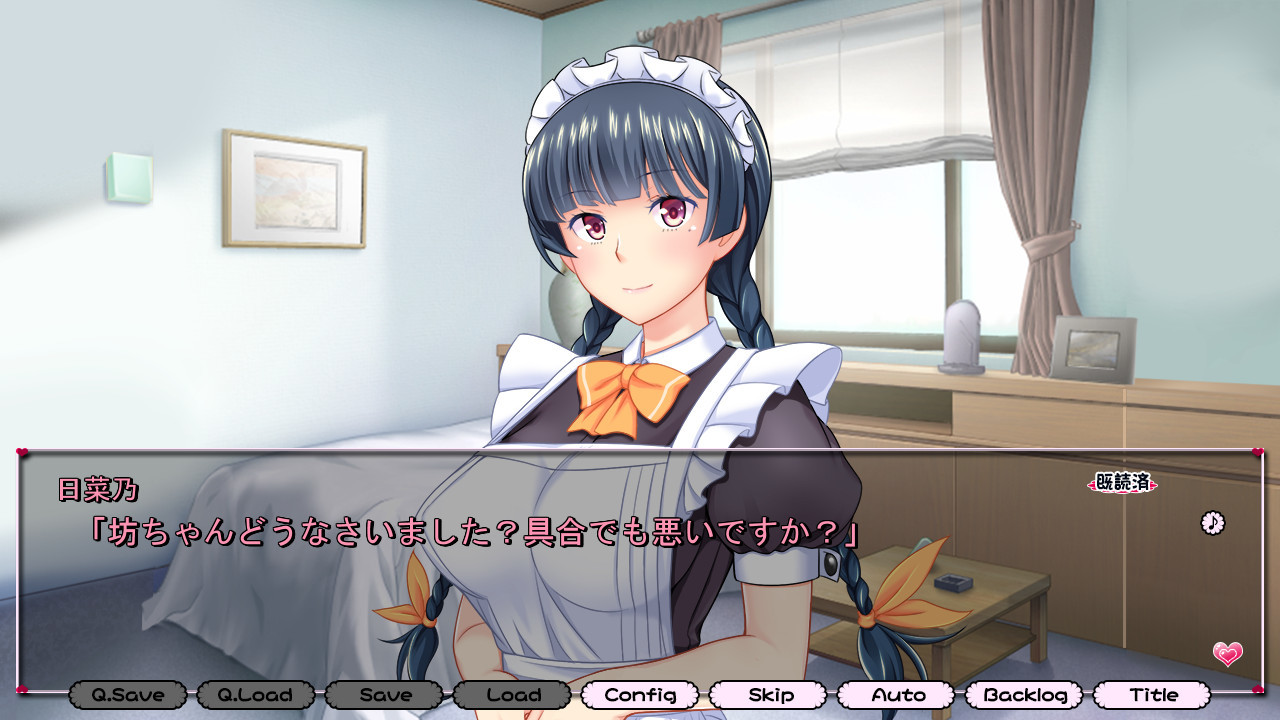Screen dimensions: 1280x720
Task: Click the heart ornament at dialog box top-left corner
Action: [x=23, y=449]
